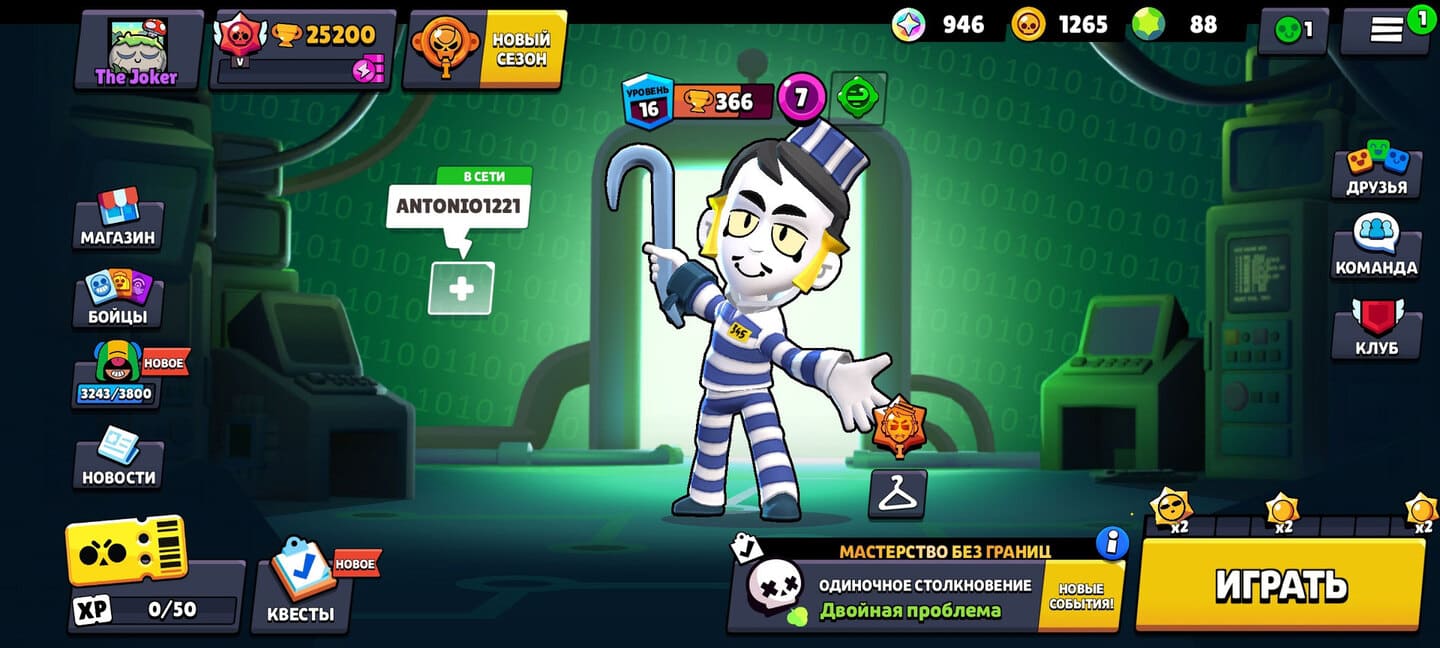Open the ДРУЗЬЯ friends list
1440x648 pixels.
pos(1376,169)
